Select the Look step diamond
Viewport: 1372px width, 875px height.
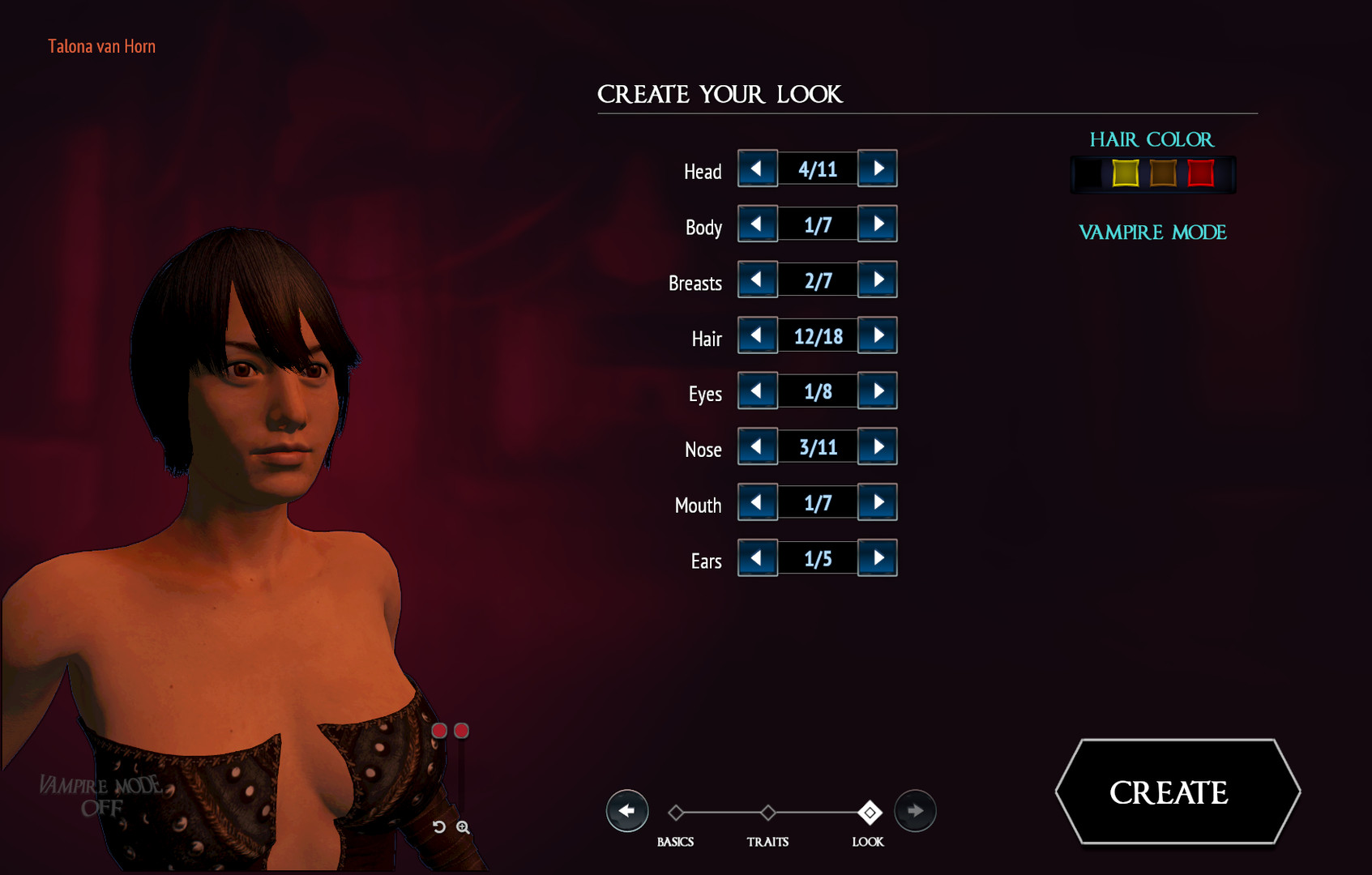(x=869, y=811)
